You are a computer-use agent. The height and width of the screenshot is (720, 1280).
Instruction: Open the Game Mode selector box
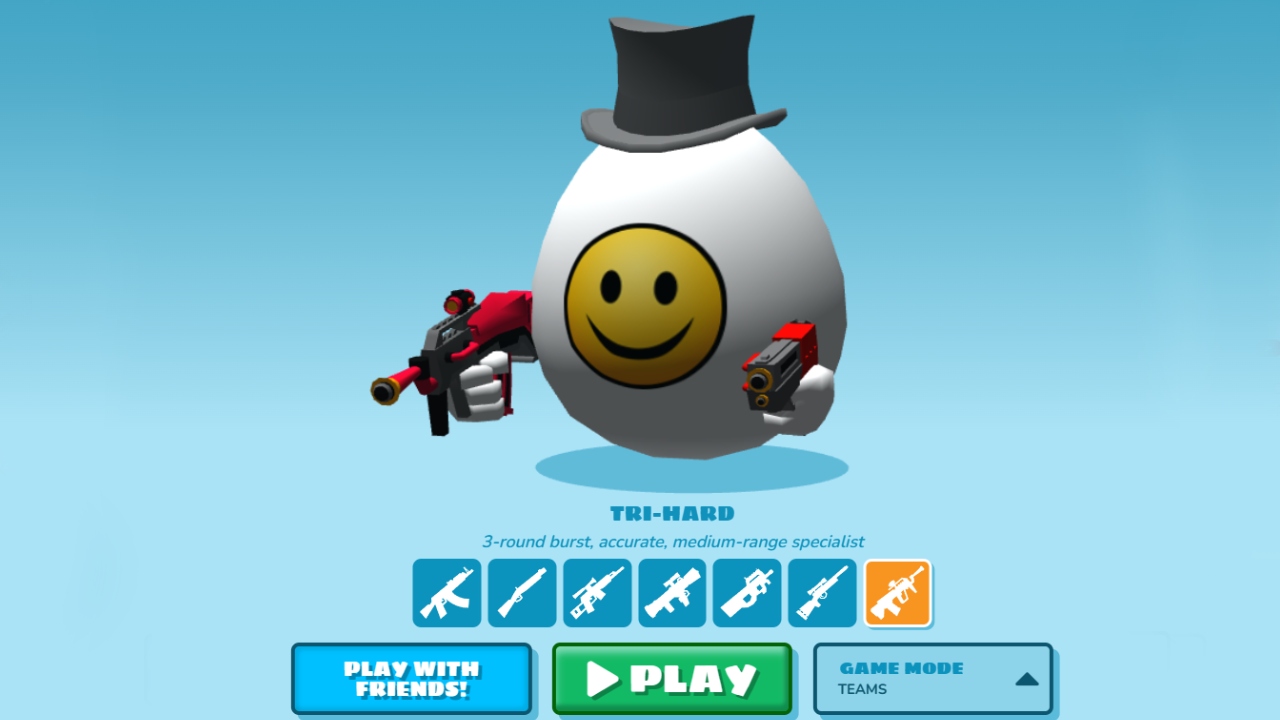[x=930, y=679]
